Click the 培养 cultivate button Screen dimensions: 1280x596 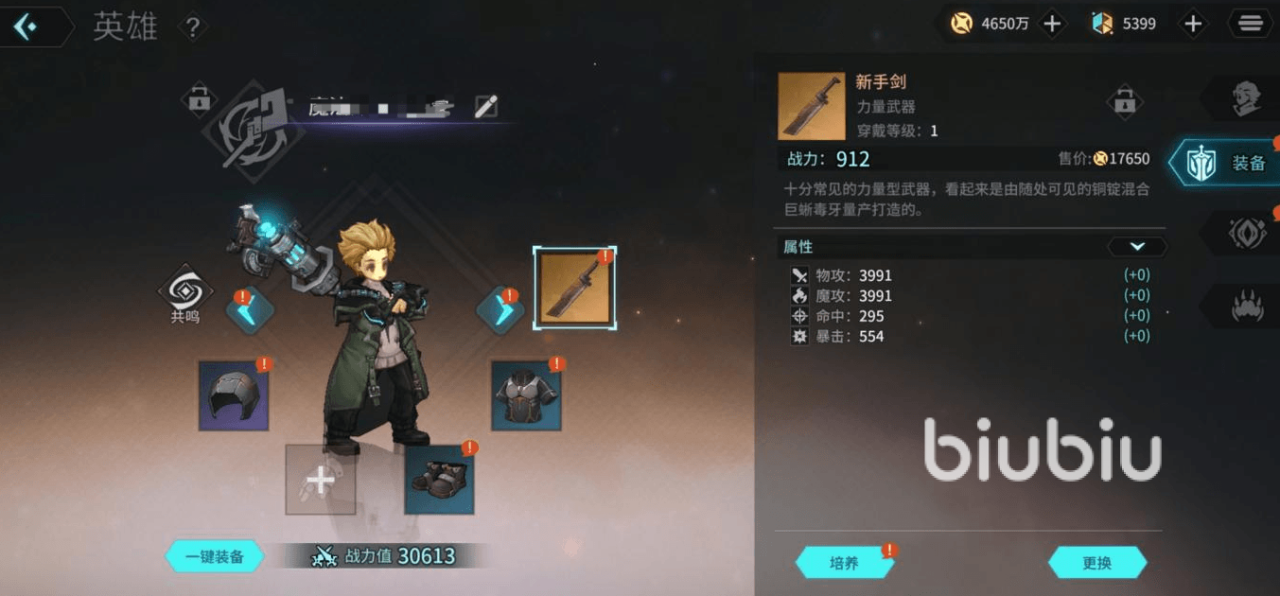(x=844, y=563)
